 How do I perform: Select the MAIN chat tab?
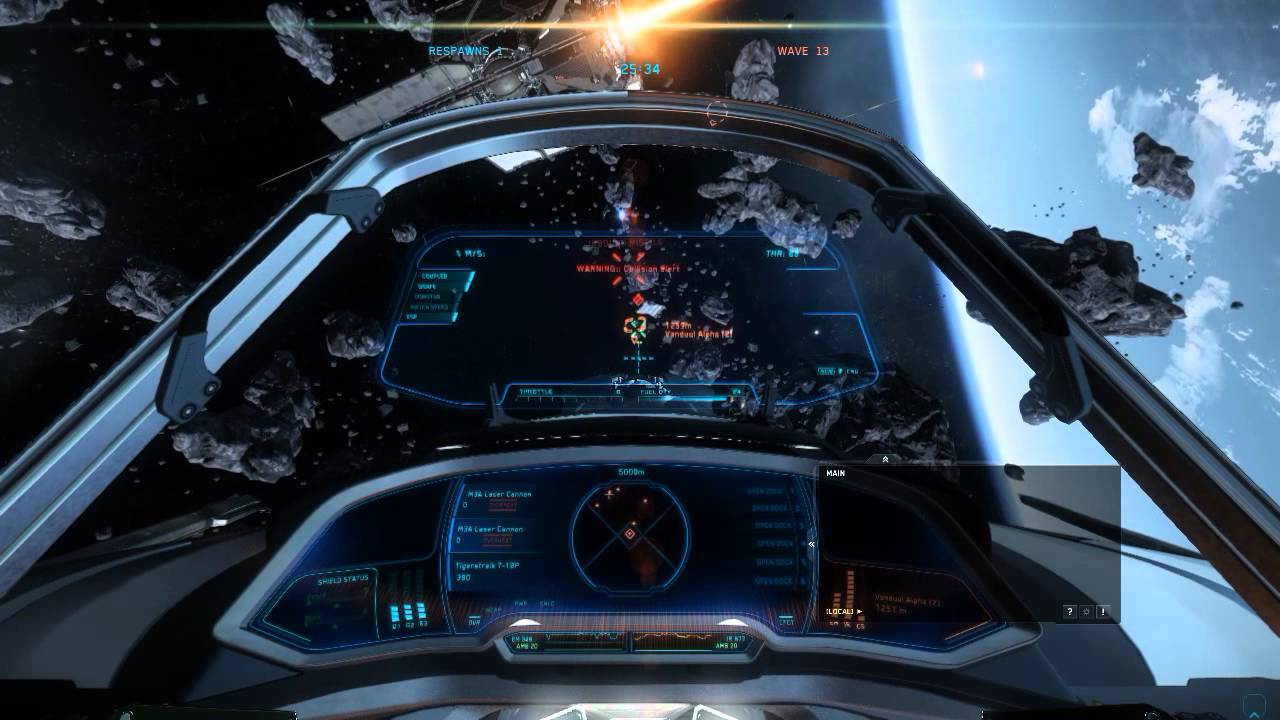(x=836, y=474)
